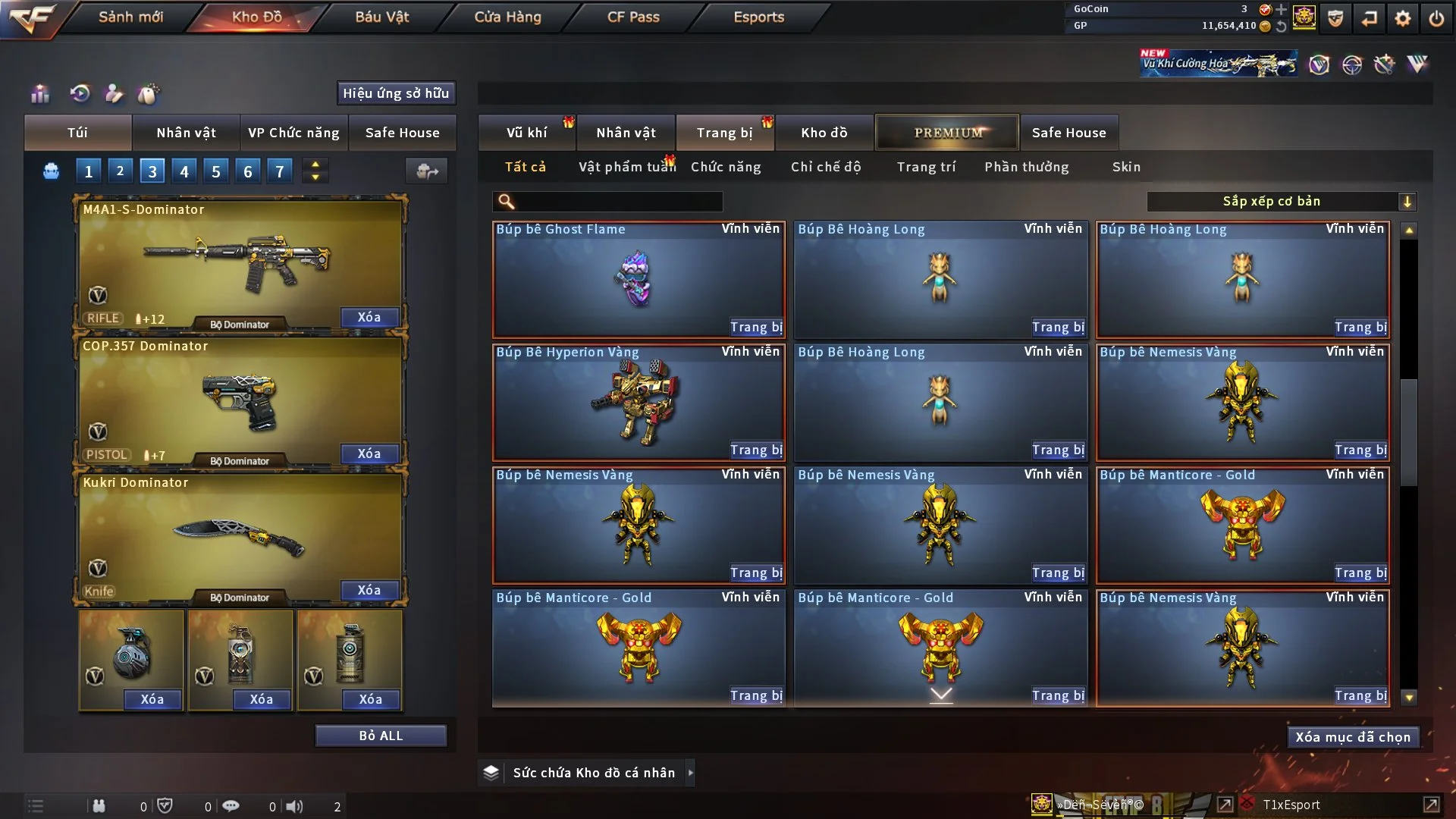This screenshot has height=819, width=1456.
Task: Open the settings gear icon
Action: coord(1403,18)
